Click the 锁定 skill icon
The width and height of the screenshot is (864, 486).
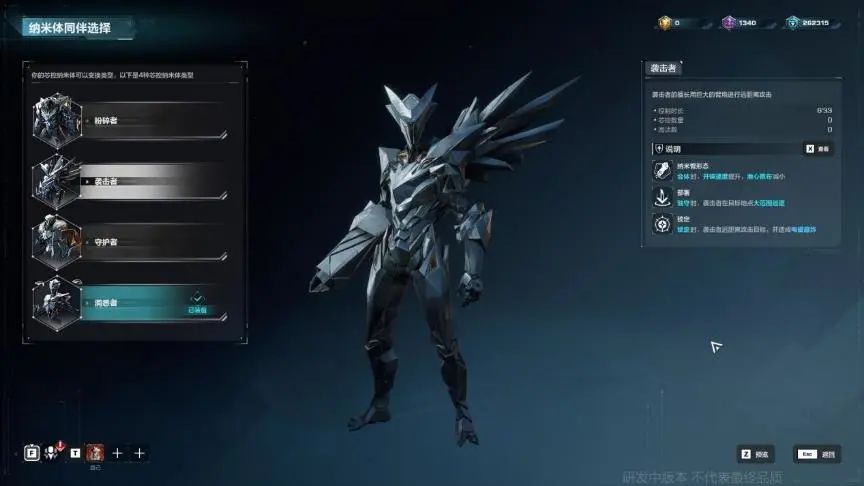click(x=660, y=225)
